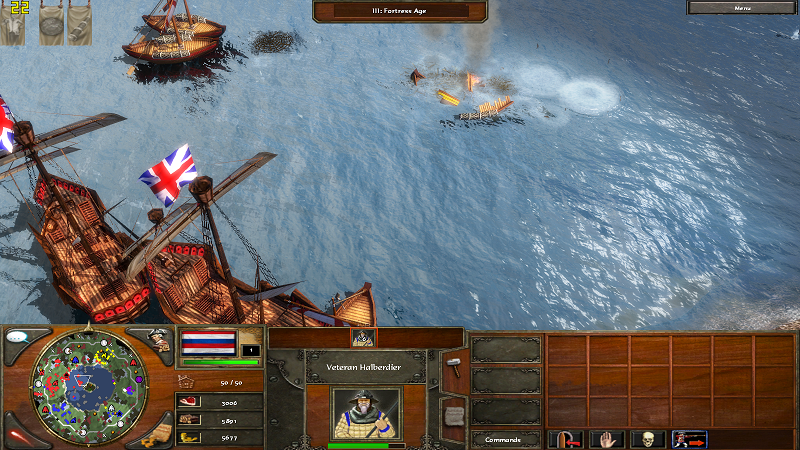Choose the Stop hand command

[607, 439]
